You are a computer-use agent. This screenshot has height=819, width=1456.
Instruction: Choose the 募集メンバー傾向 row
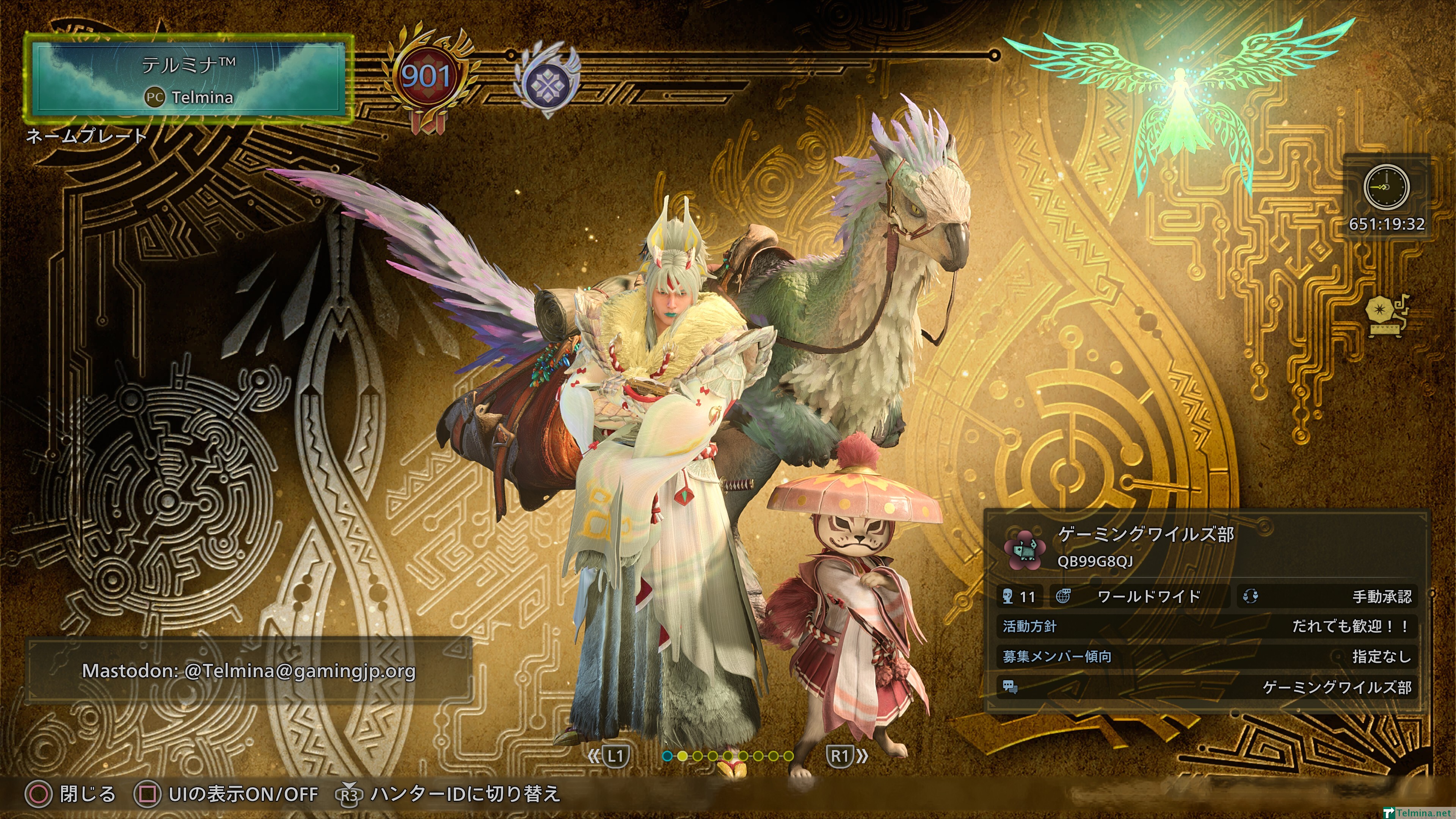(x=1206, y=657)
